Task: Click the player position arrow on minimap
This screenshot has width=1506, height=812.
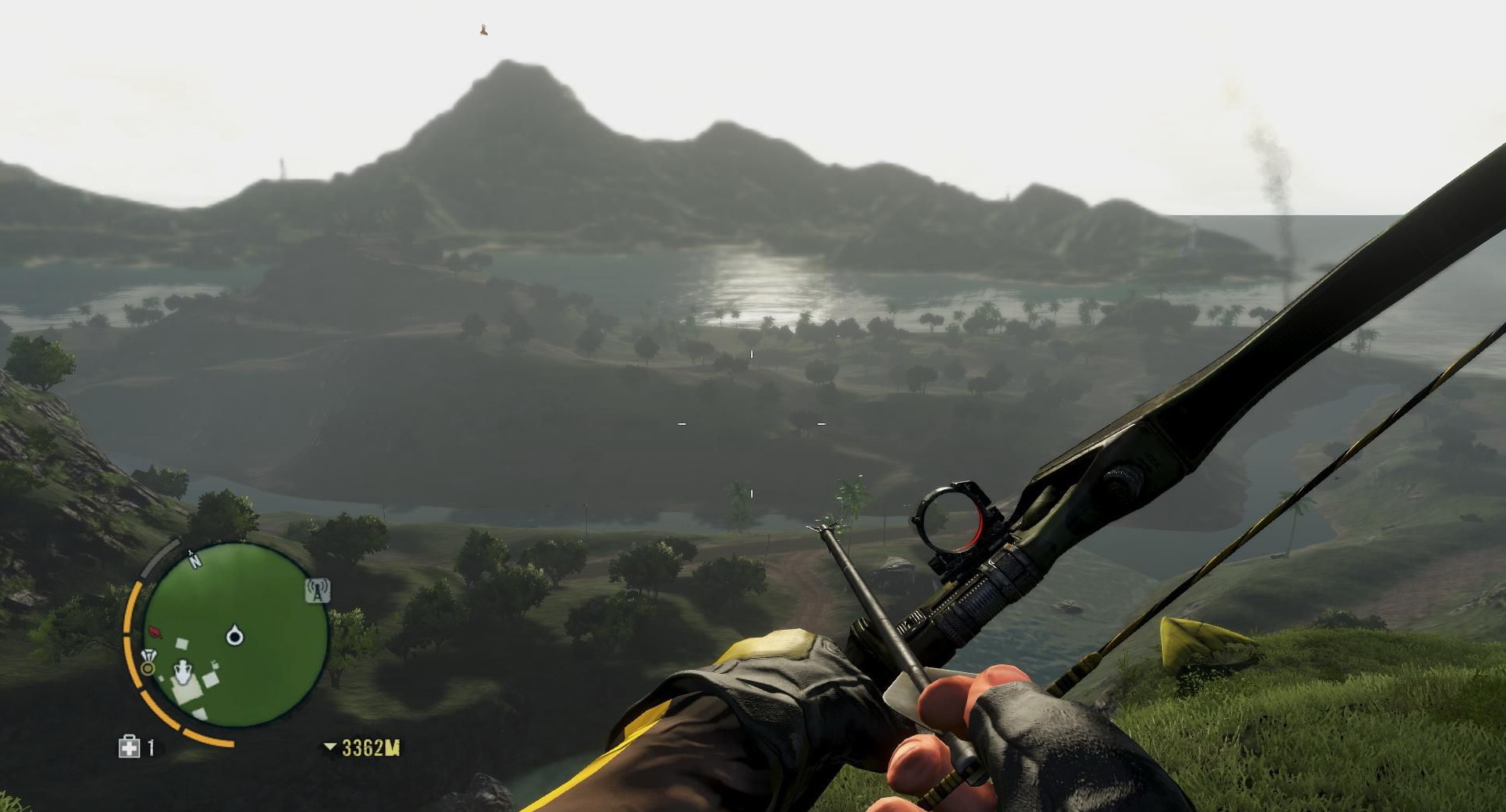Action: coord(234,635)
